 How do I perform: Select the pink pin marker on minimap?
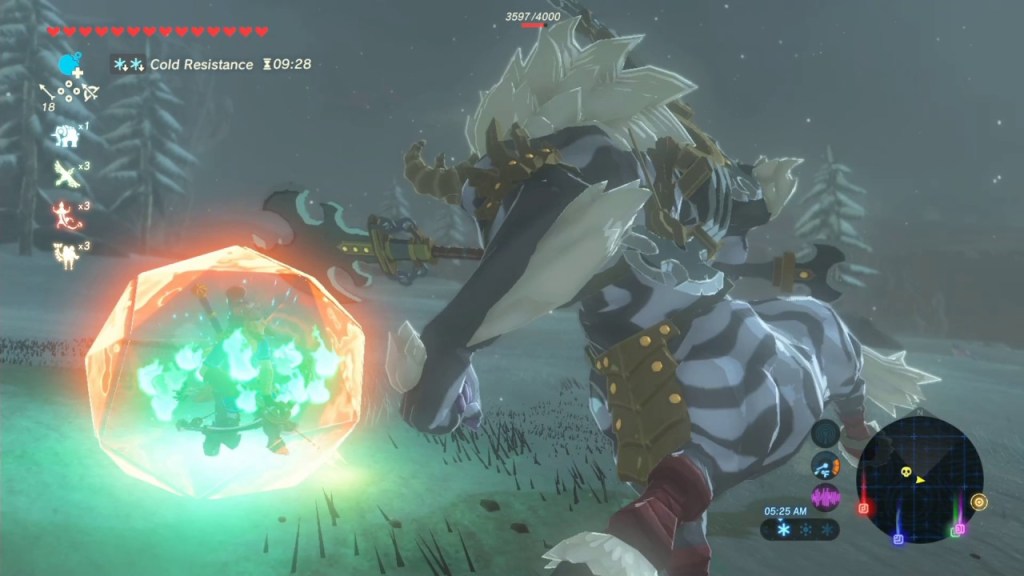click(960, 527)
